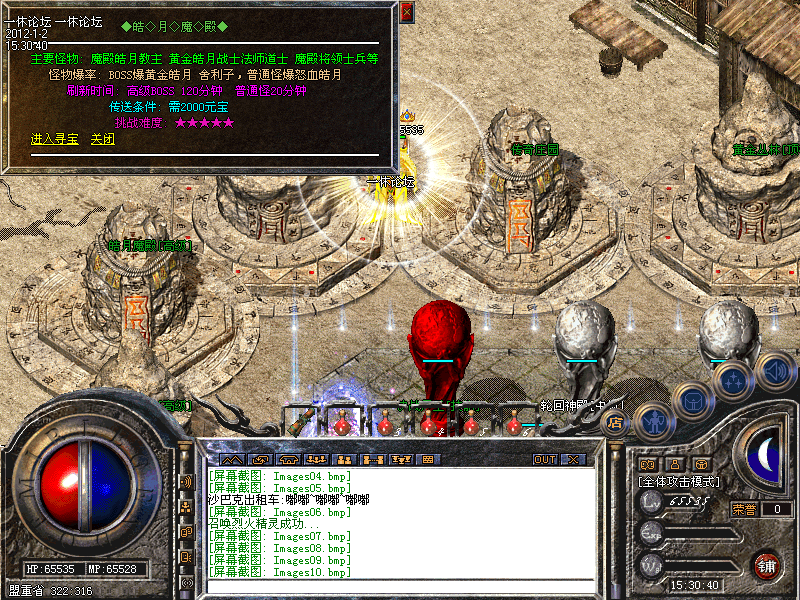Open the character status round button
The image size is (800, 600).
(653, 421)
